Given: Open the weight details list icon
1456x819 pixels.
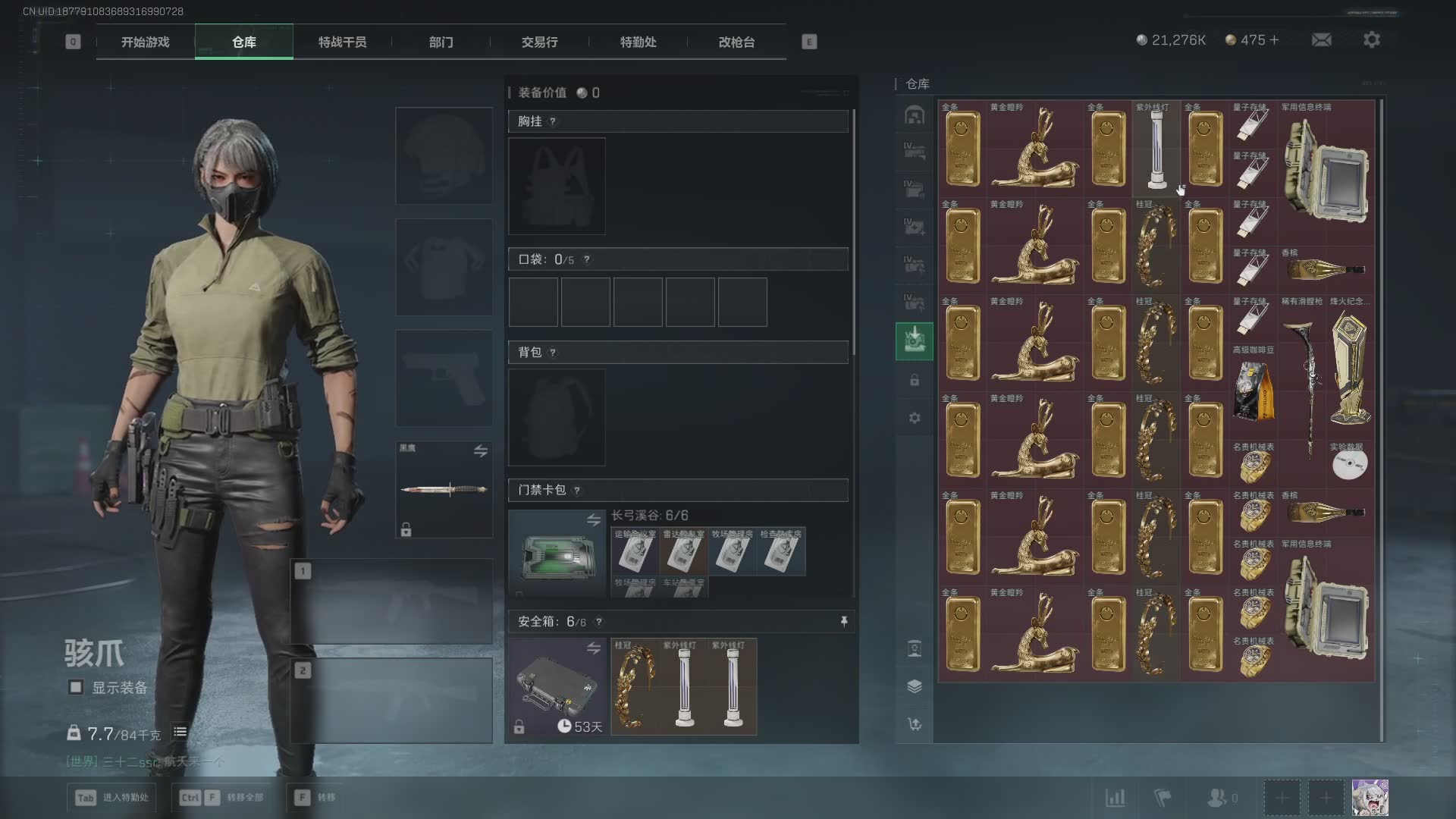Looking at the screenshot, I should tap(180, 732).
